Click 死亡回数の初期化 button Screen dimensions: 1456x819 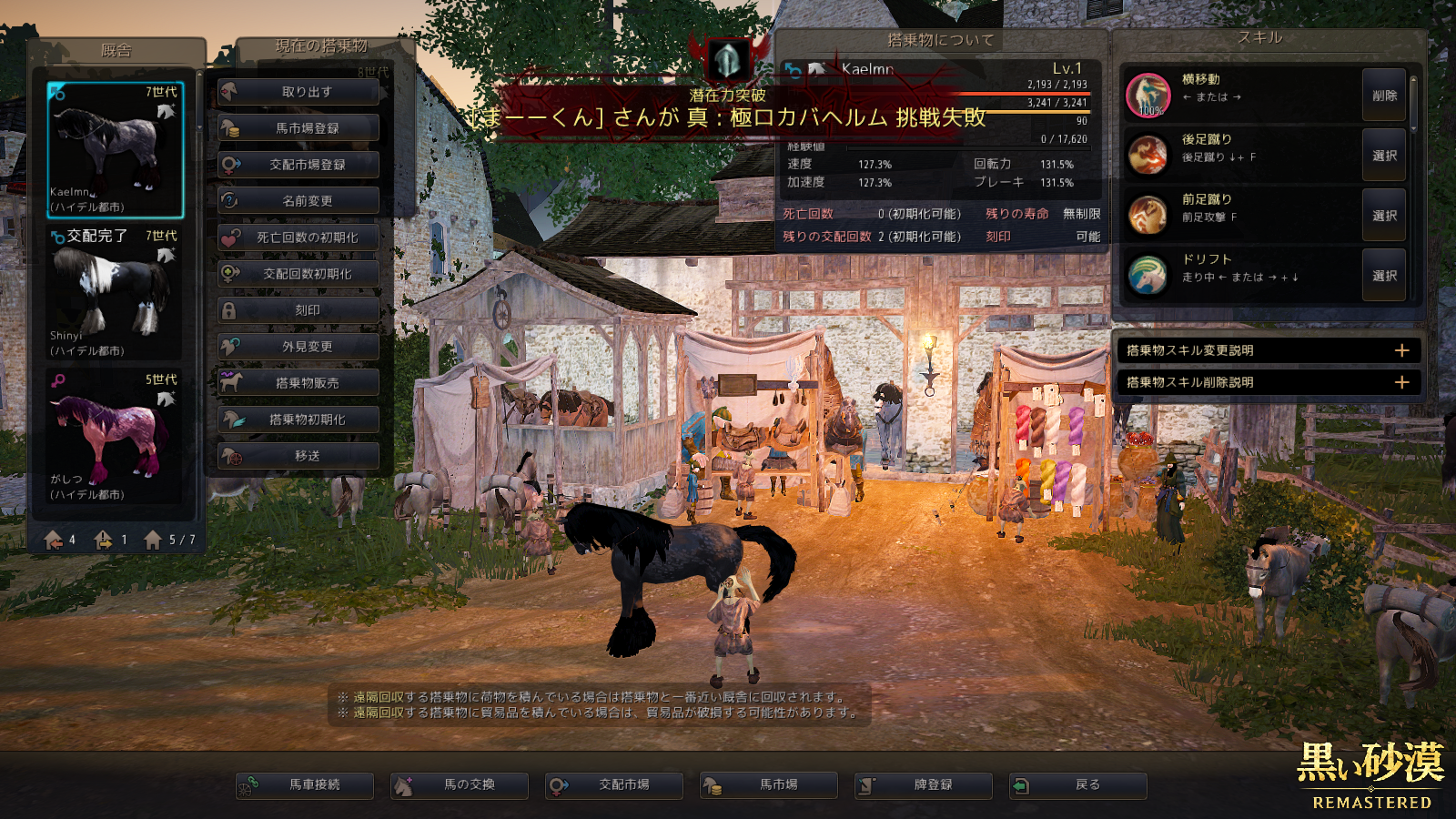pyautogui.click(x=298, y=238)
